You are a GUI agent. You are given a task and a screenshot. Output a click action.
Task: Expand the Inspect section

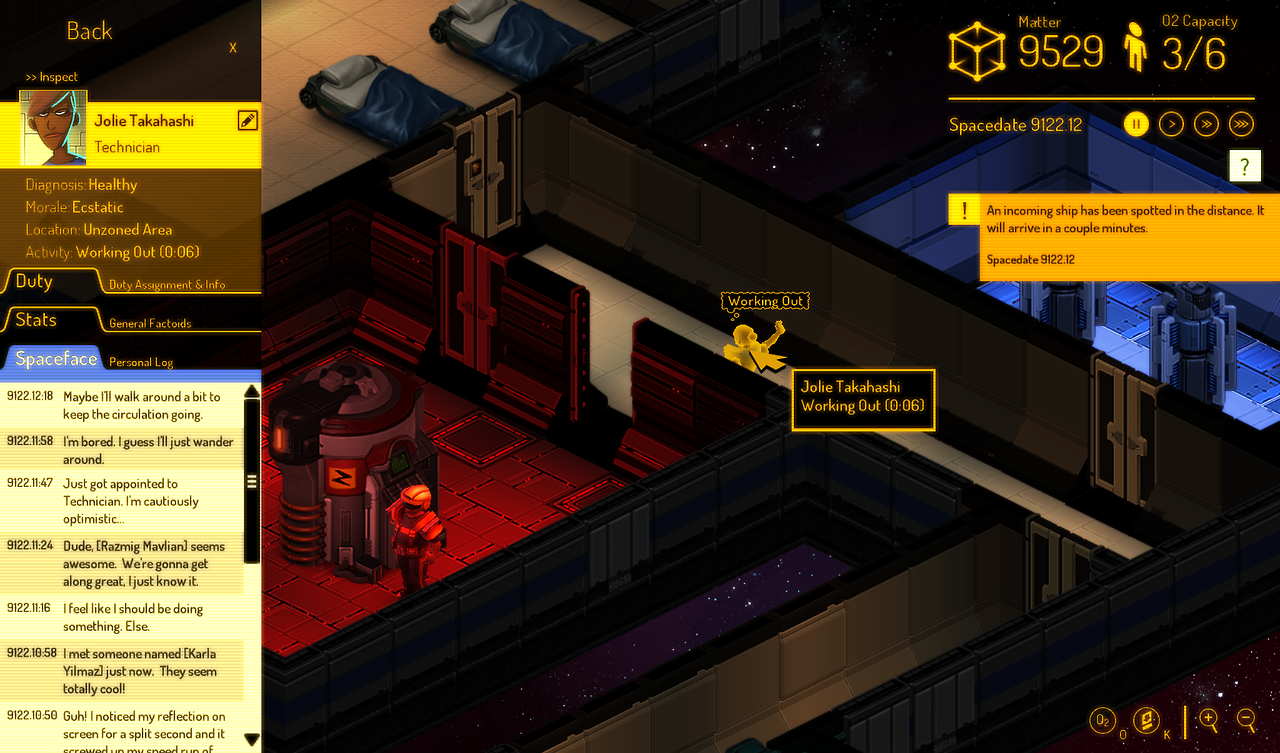pos(51,76)
